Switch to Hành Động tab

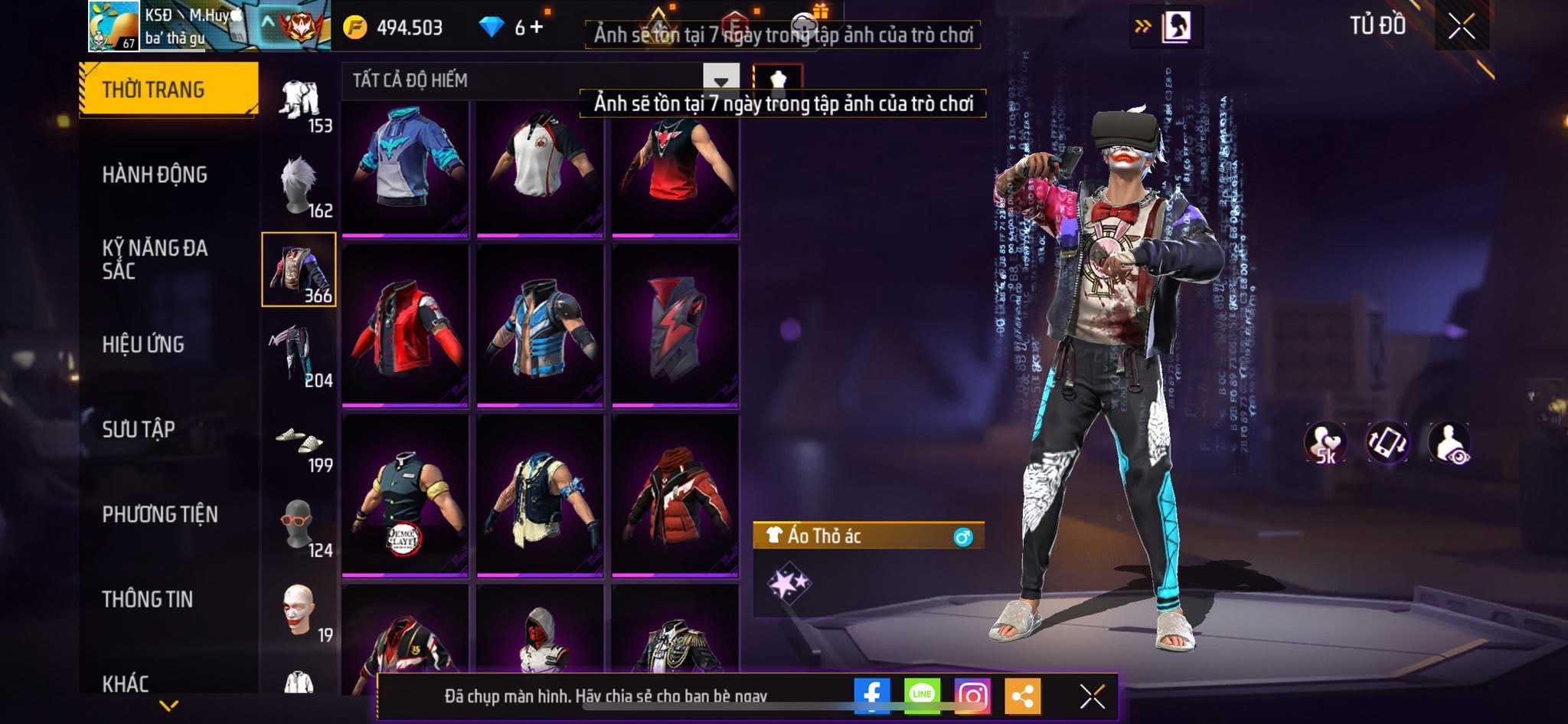[x=155, y=175]
